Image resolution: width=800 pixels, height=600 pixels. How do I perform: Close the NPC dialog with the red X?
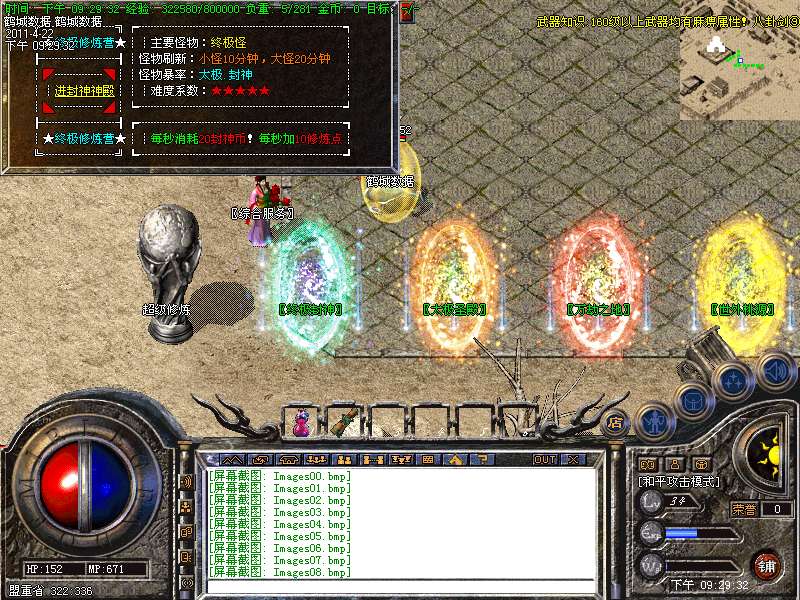point(408,14)
